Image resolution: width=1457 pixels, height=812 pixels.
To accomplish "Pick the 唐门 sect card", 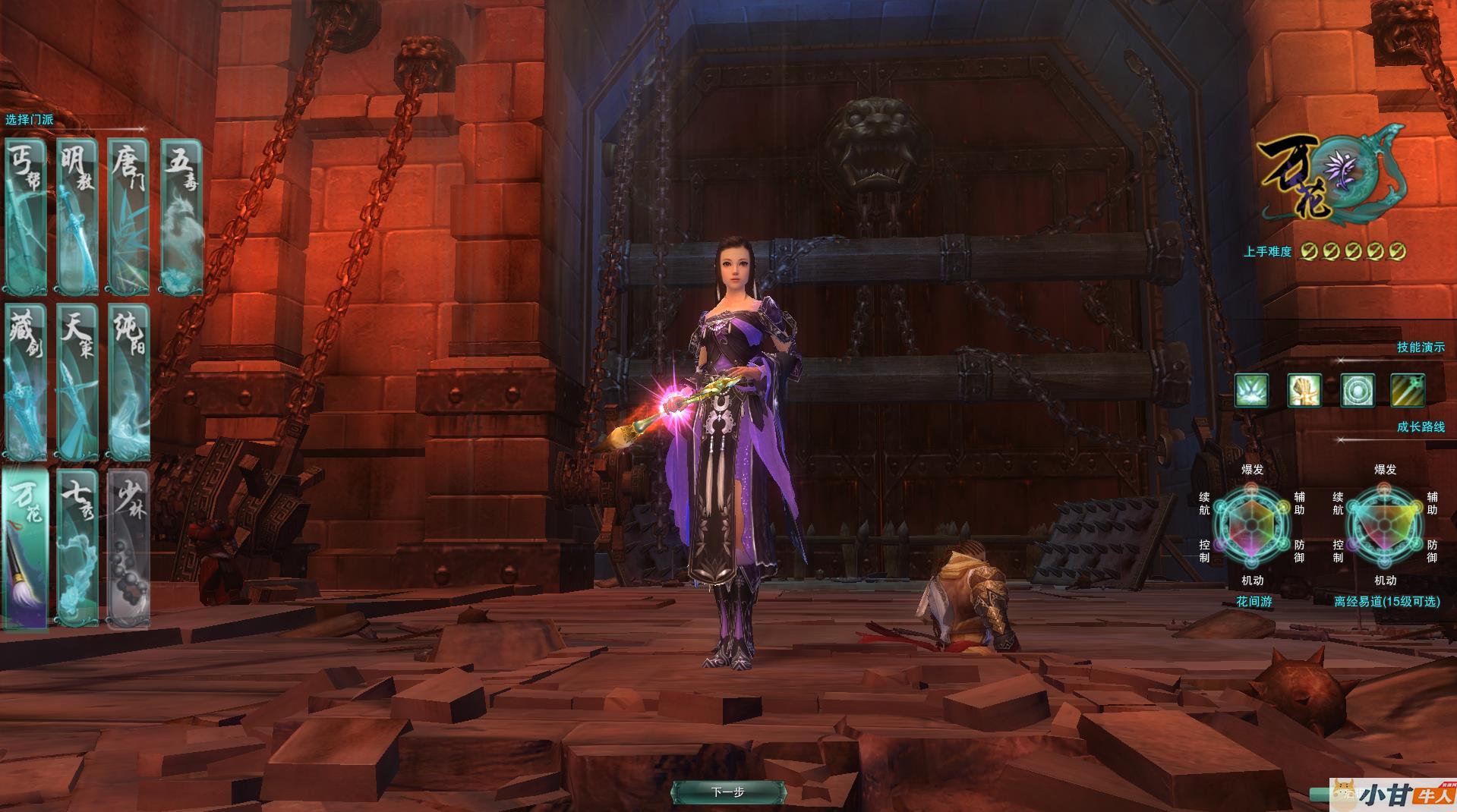I will tap(128, 216).
